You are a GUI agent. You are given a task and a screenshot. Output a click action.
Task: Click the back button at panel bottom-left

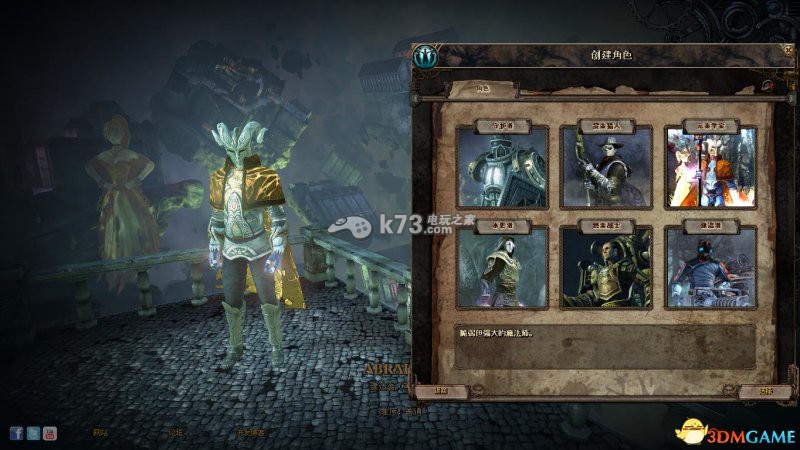point(441,391)
